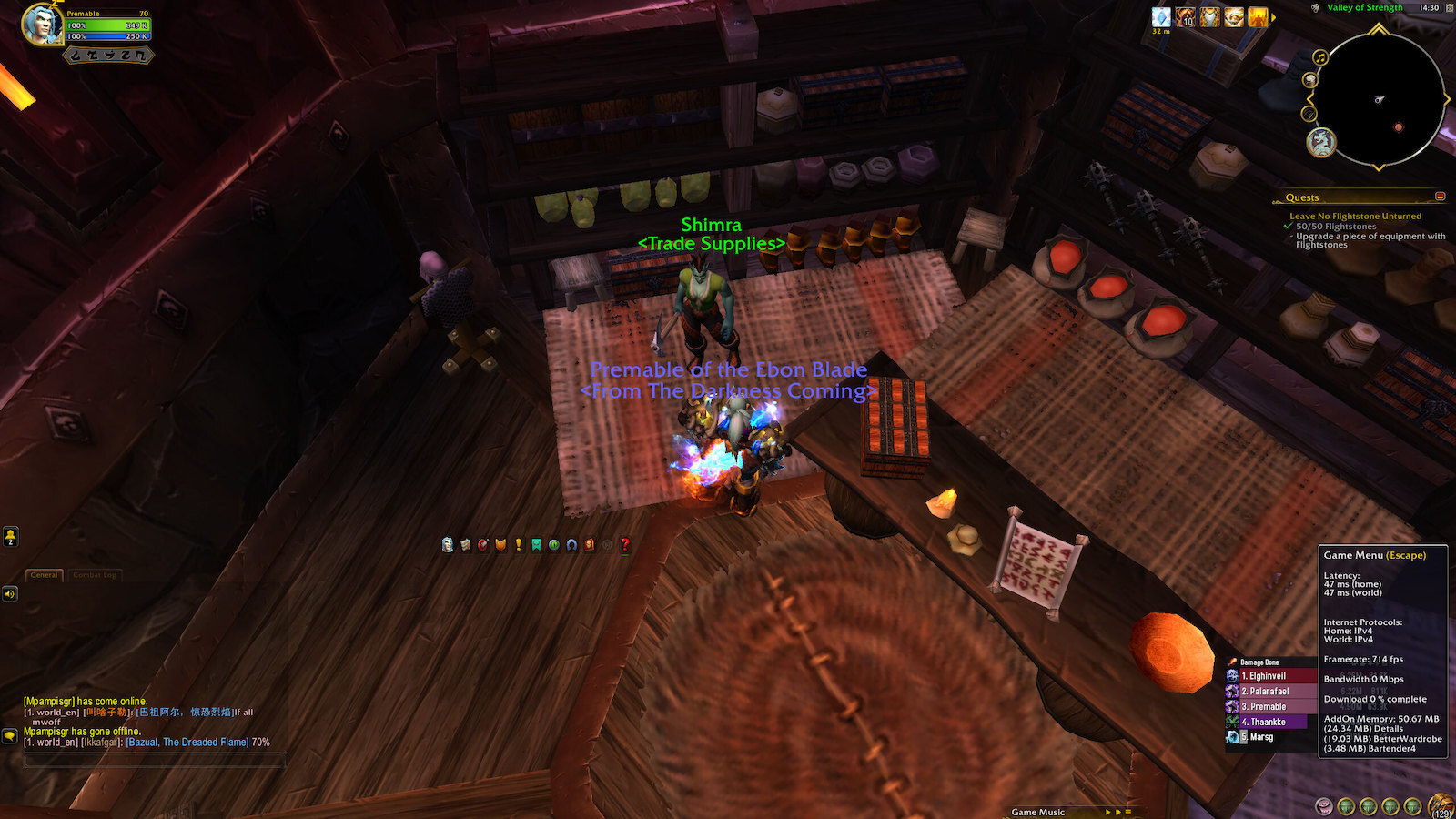Viewport: 1456px width, 819px height.
Task: Click the red question mark Game Menu button
Action: (625, 544)
